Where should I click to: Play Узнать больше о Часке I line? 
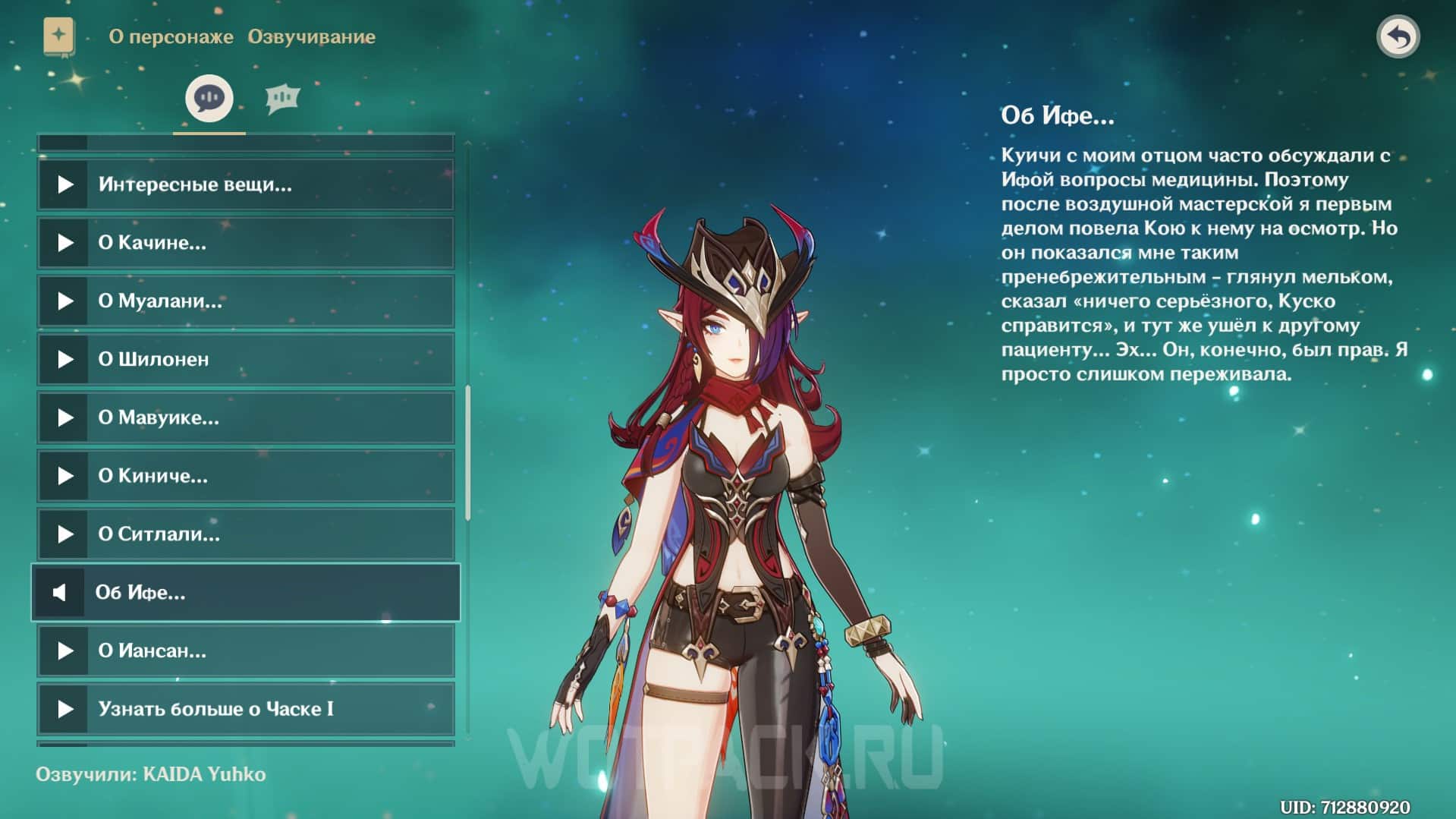pos(67,710)
